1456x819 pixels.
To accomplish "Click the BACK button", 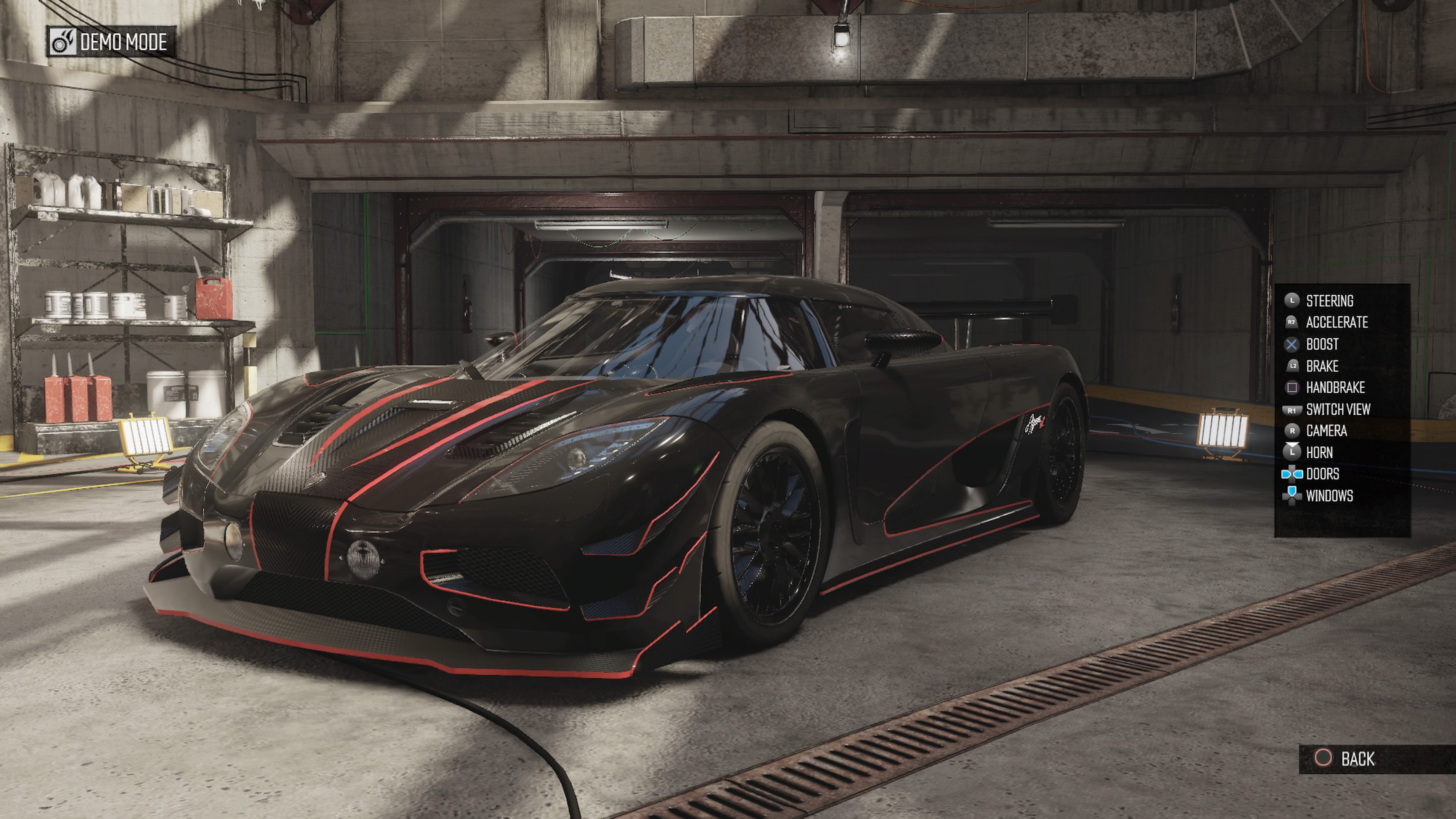I will 1357,758.
